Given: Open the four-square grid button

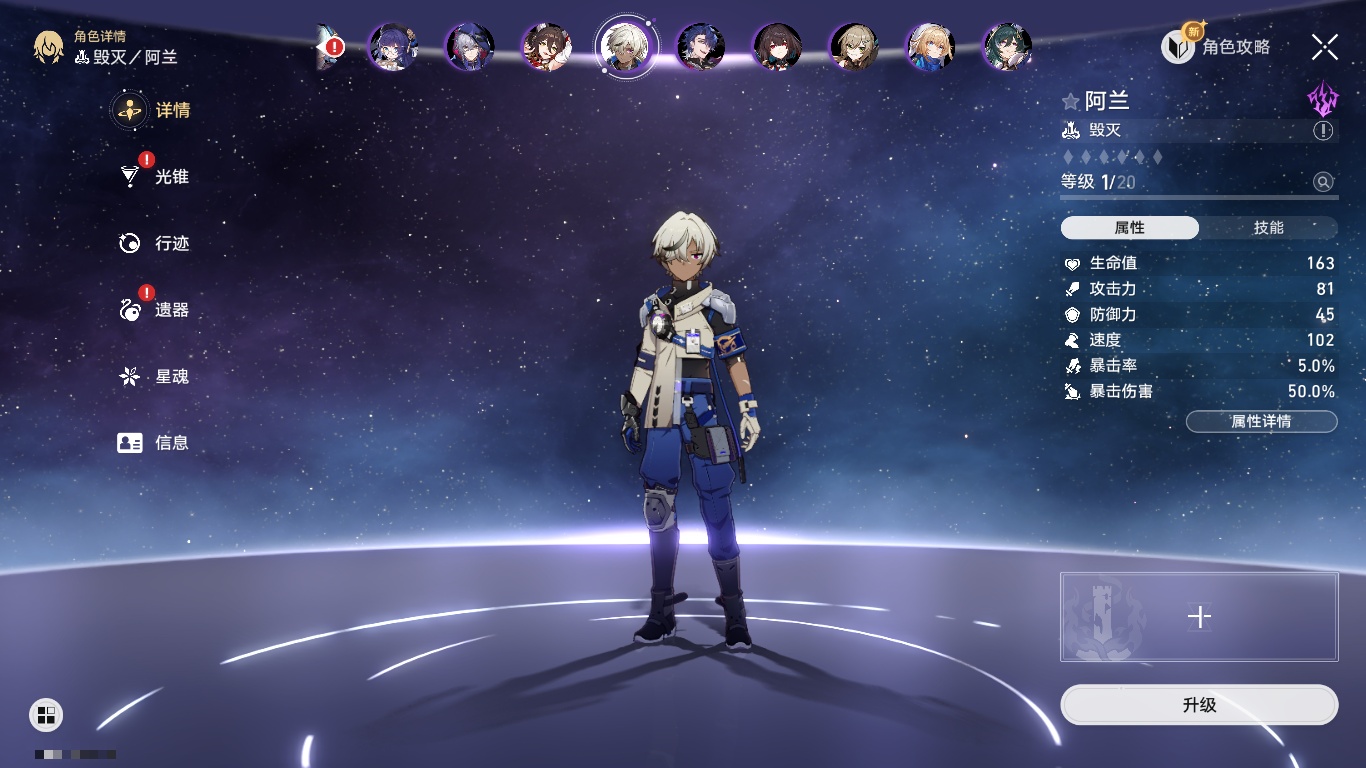Looking at the screenshot, I should click(46, 714).
